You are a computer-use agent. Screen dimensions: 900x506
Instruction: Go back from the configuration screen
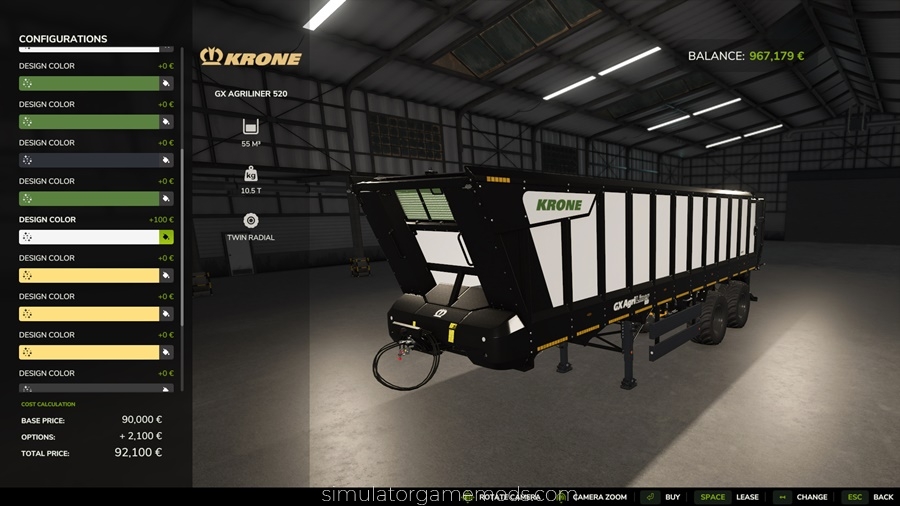click(x=883, y=497)
